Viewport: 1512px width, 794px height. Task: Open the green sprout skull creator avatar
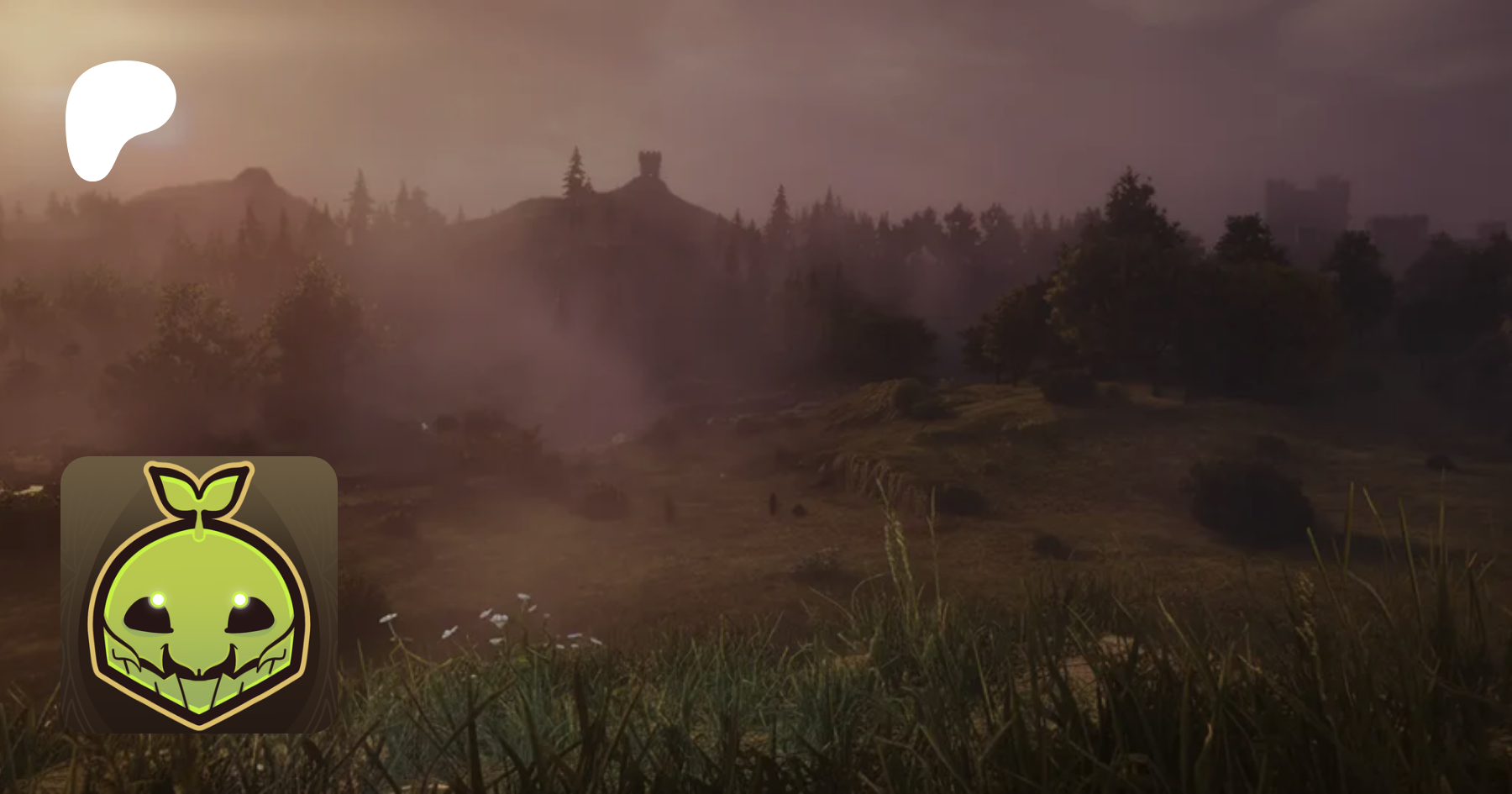click(199, 594)
